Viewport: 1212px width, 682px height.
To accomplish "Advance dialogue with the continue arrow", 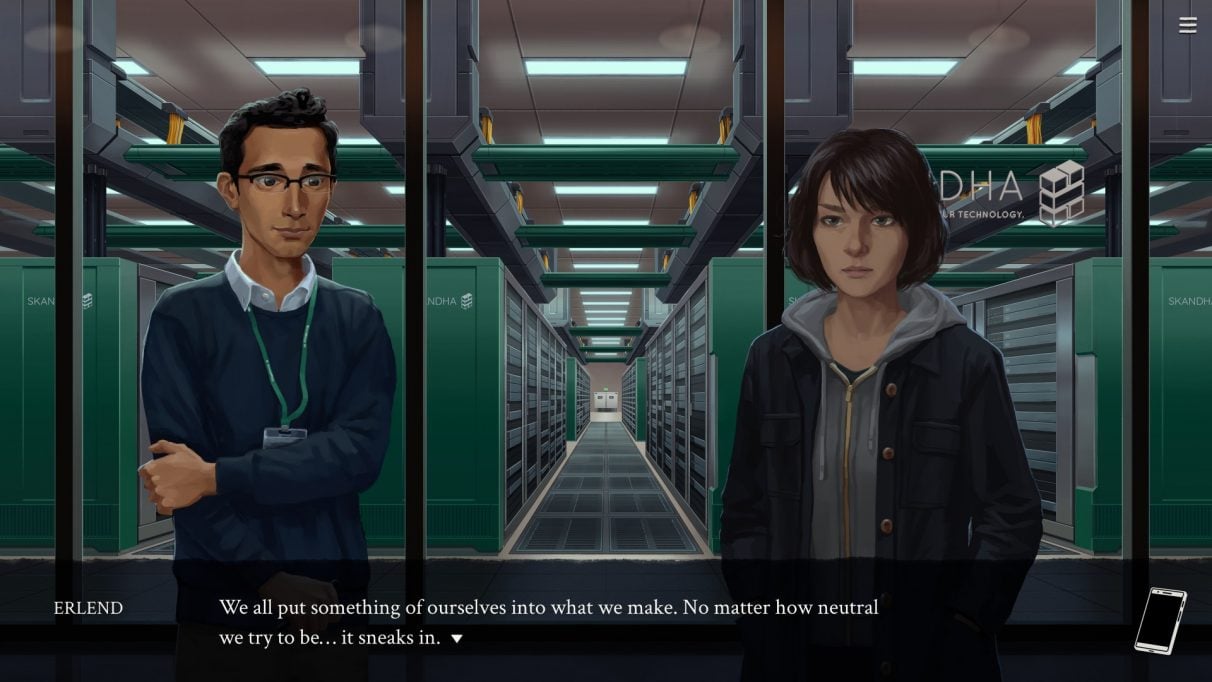I will pyautogui.click(x=457, y=638).
